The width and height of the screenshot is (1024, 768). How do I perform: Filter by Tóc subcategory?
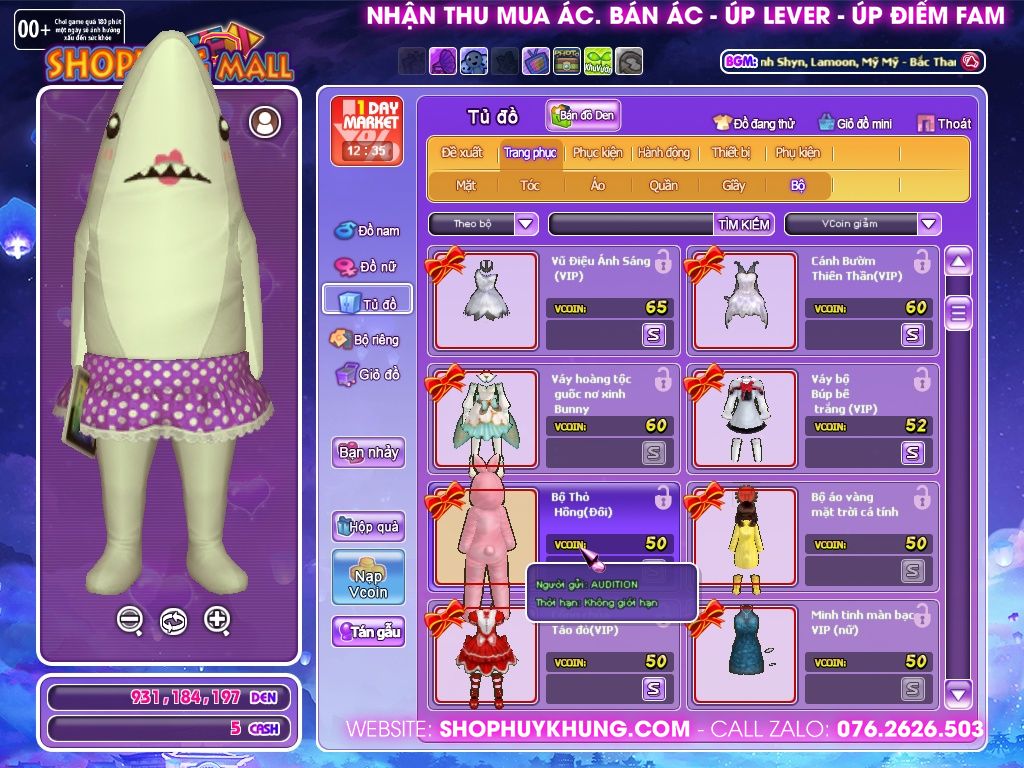tap(530, 185)
